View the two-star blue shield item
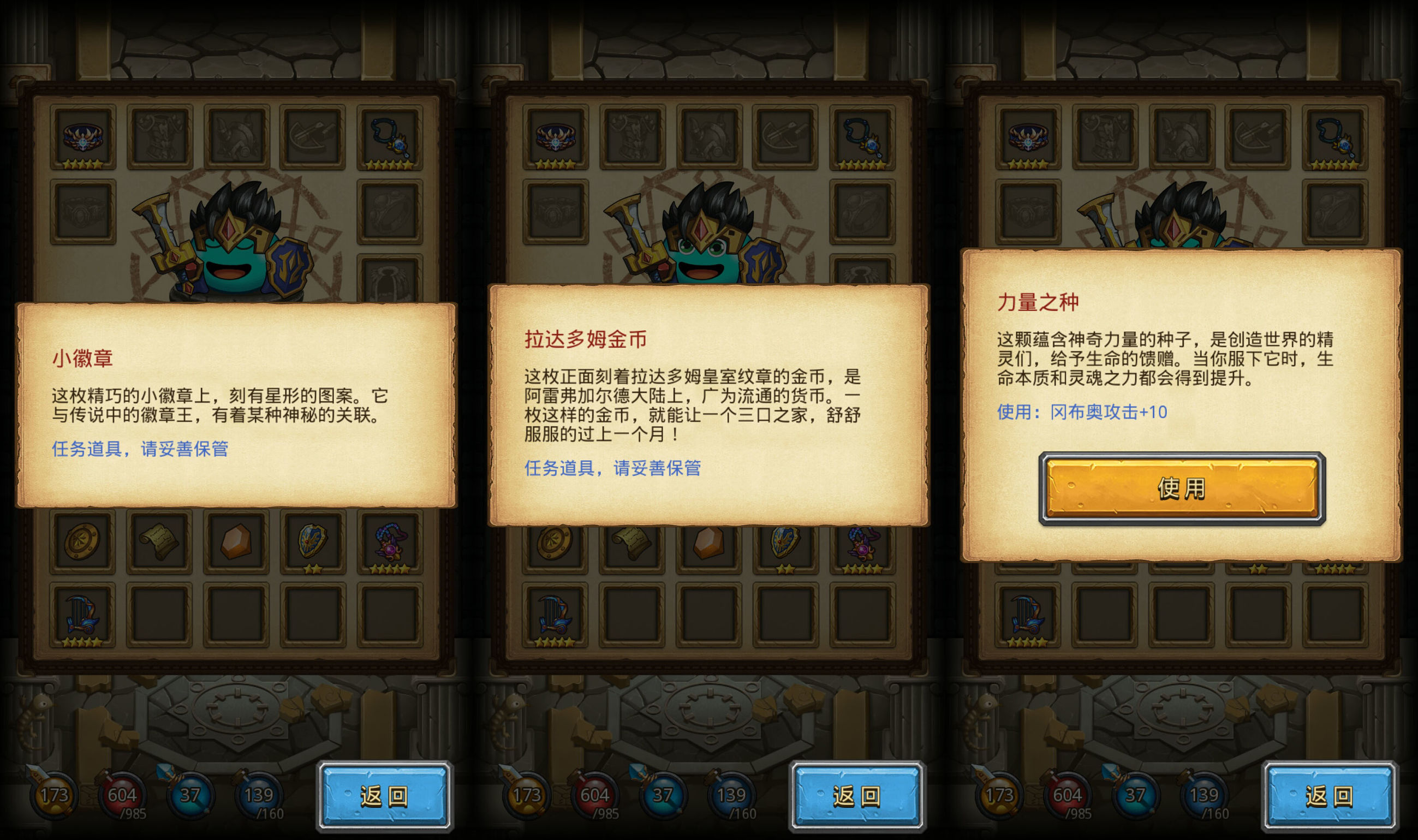The height and width of the screenshot is (840, 1418). click(314, 540)
